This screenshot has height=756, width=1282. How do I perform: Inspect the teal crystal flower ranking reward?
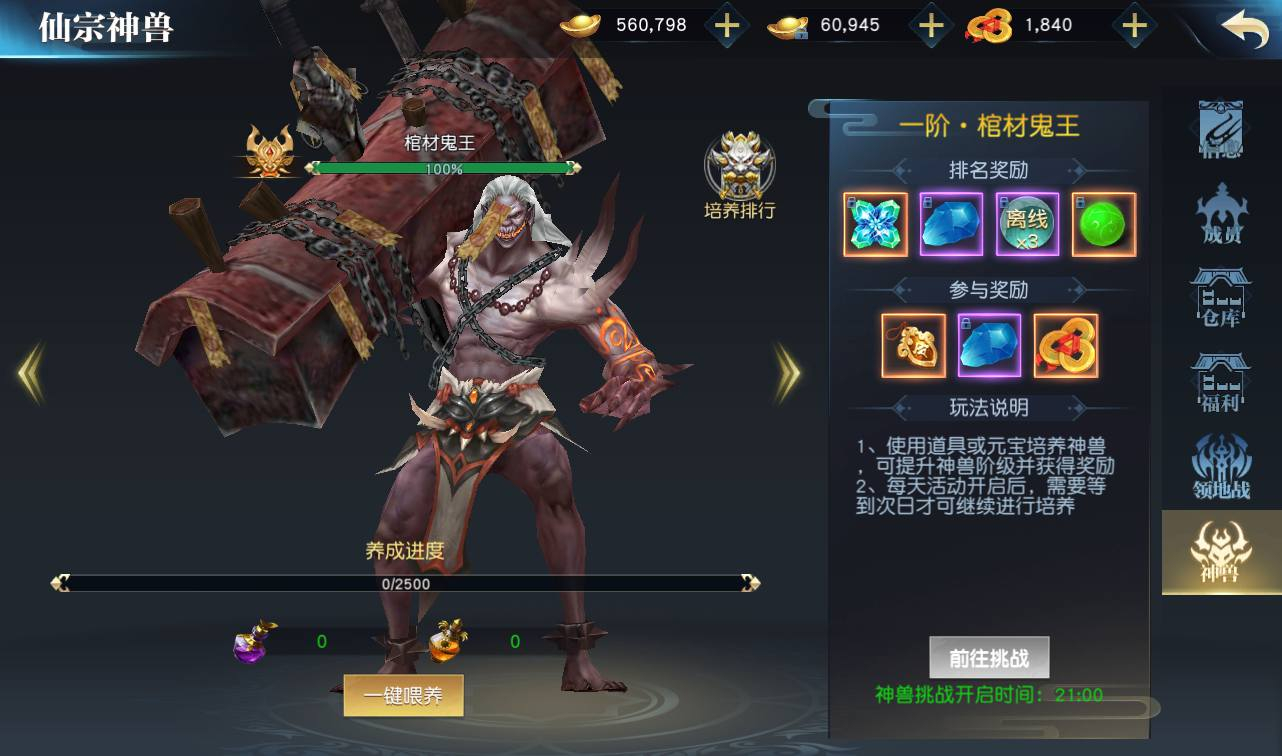[875, 225]
